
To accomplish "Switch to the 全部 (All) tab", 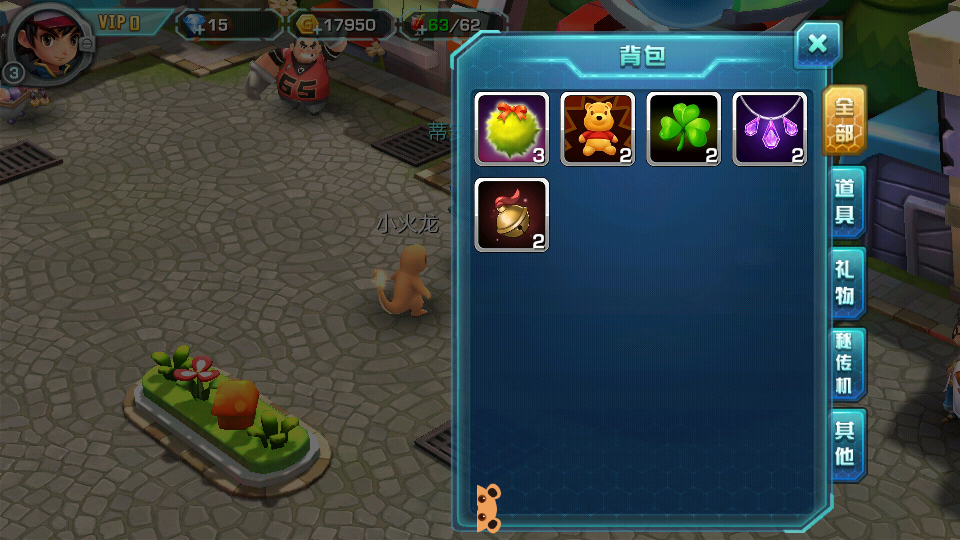I will click(x=844, y=120).
